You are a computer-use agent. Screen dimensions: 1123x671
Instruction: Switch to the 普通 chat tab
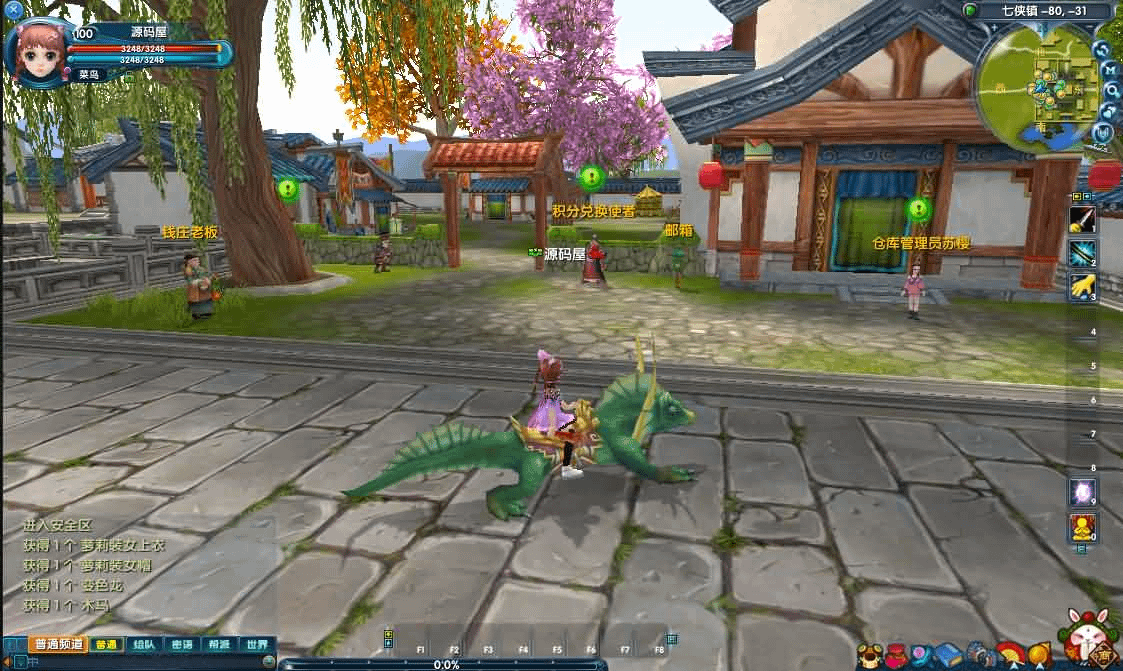coord(105,645)
